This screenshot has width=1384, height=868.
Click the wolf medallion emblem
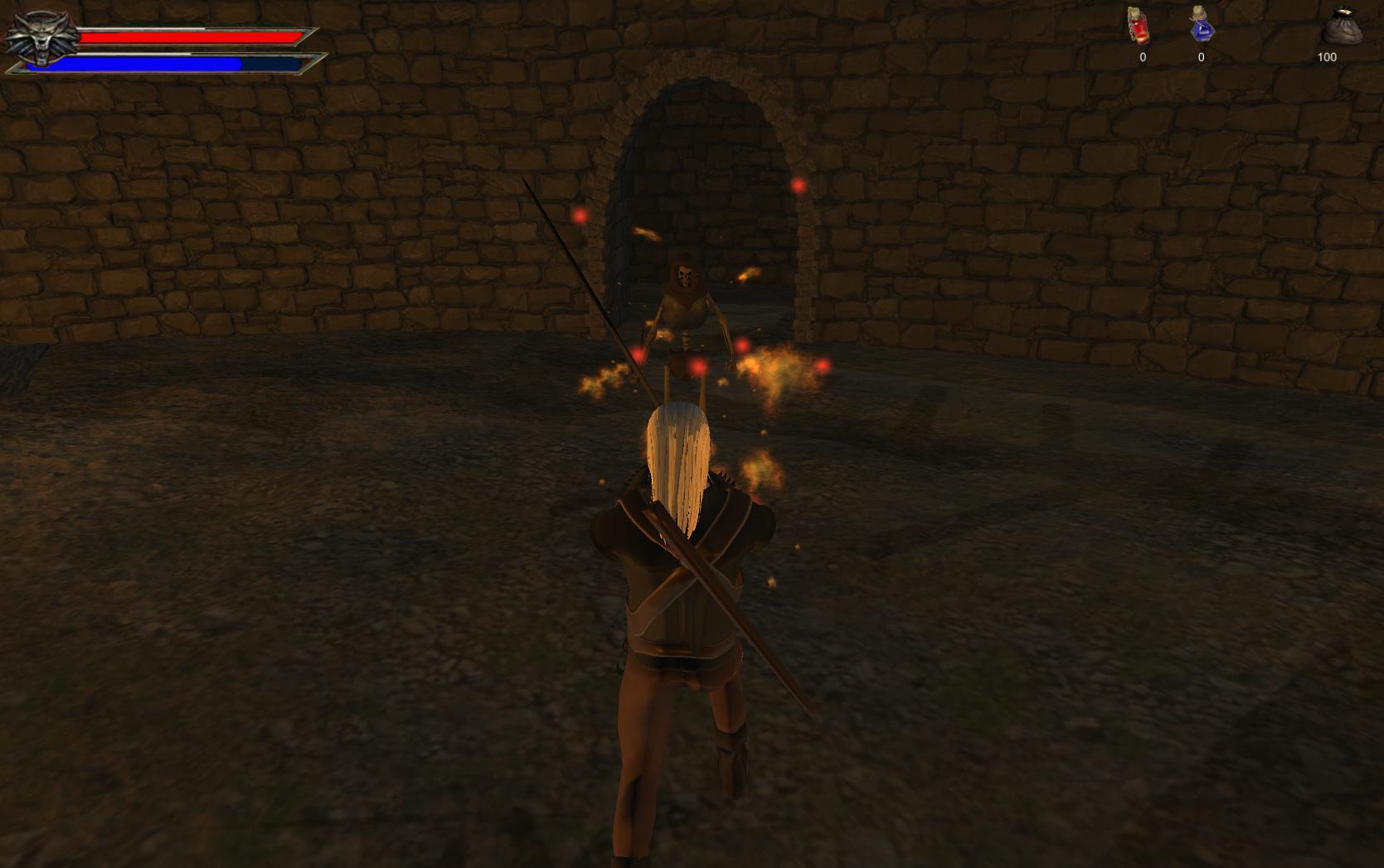(x=40, y=37)
